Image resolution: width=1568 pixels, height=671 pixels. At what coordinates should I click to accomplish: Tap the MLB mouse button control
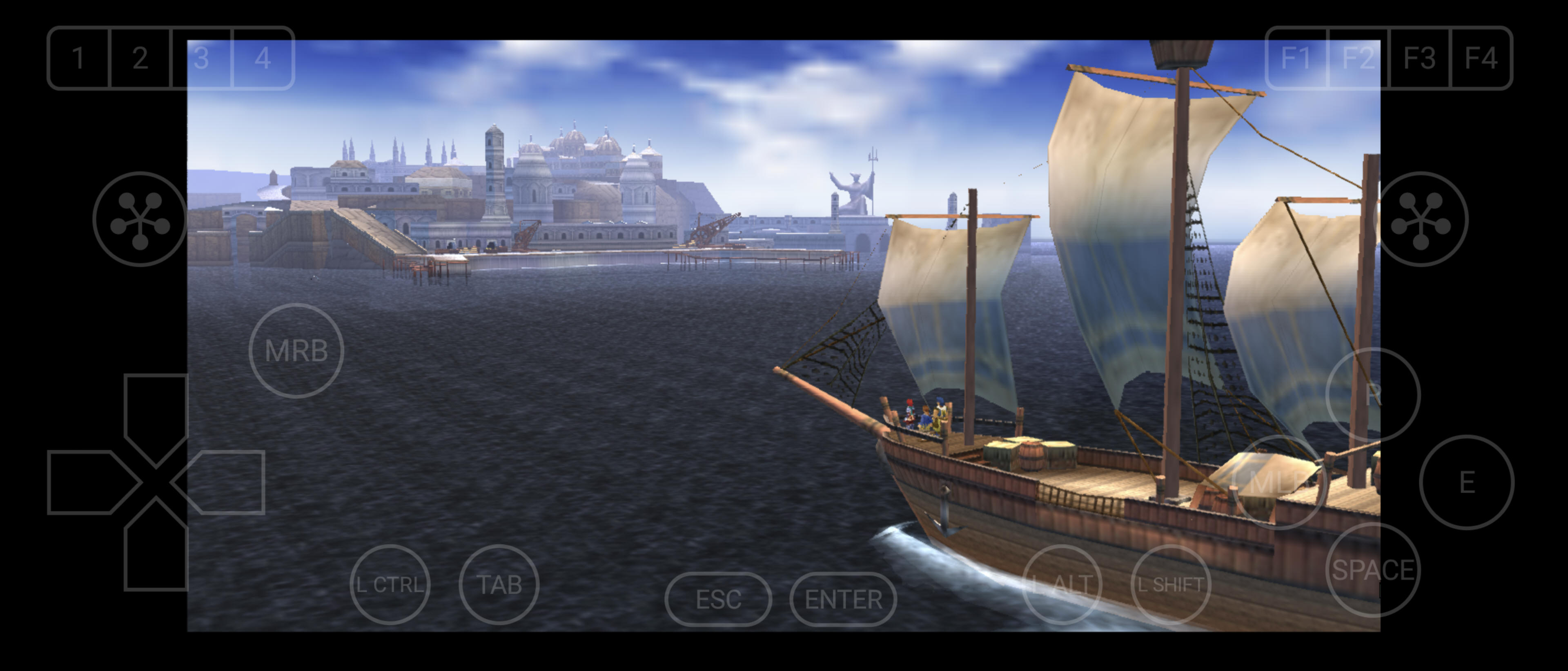[1278, 482]
